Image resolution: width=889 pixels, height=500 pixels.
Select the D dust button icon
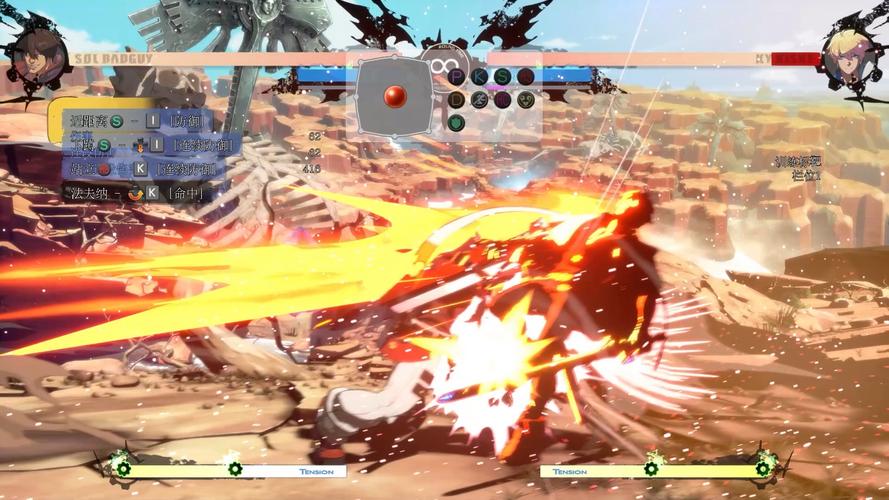pyautogui.click(x=457, y=99)
